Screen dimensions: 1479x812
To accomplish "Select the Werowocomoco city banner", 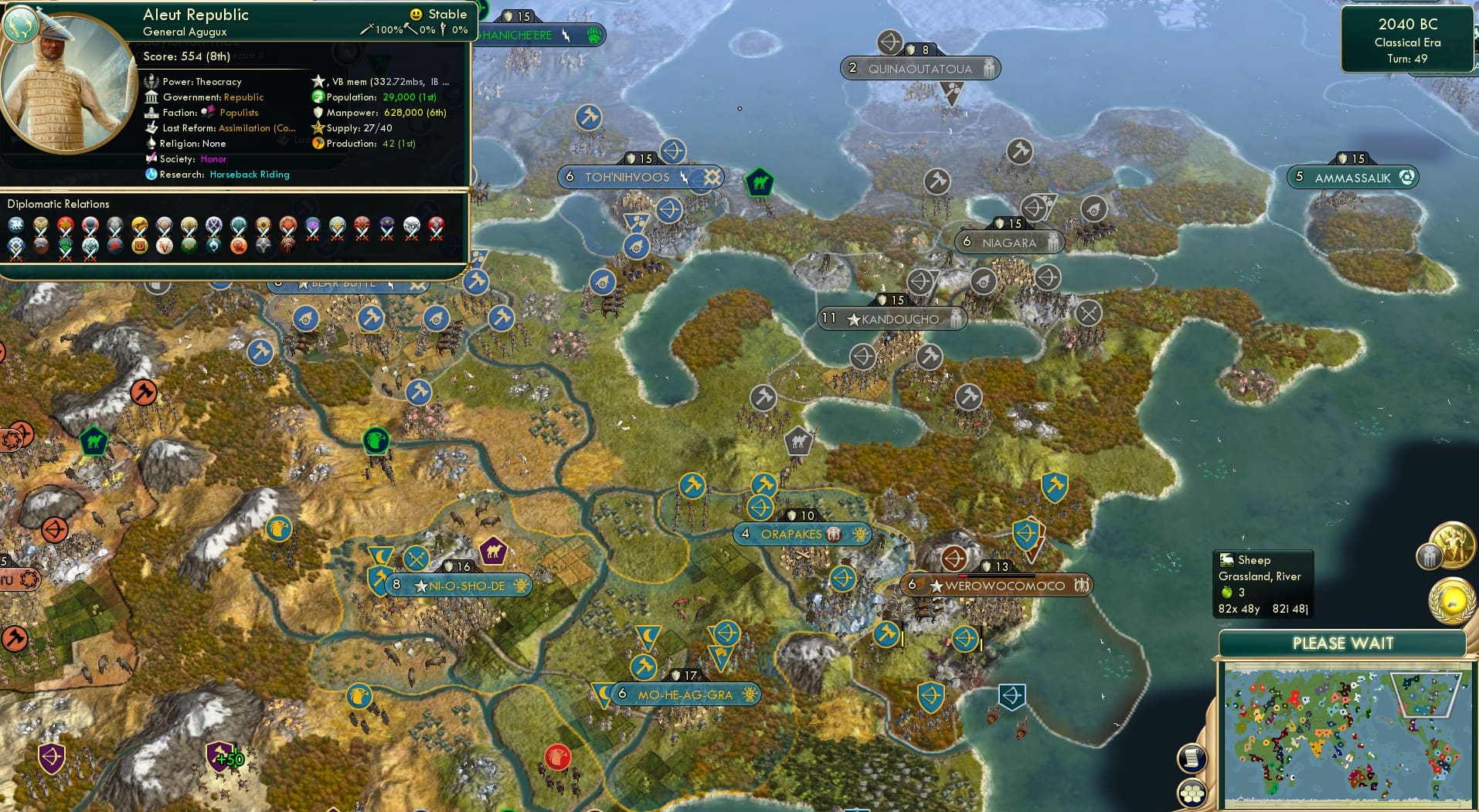I will [x=997, y=586].
